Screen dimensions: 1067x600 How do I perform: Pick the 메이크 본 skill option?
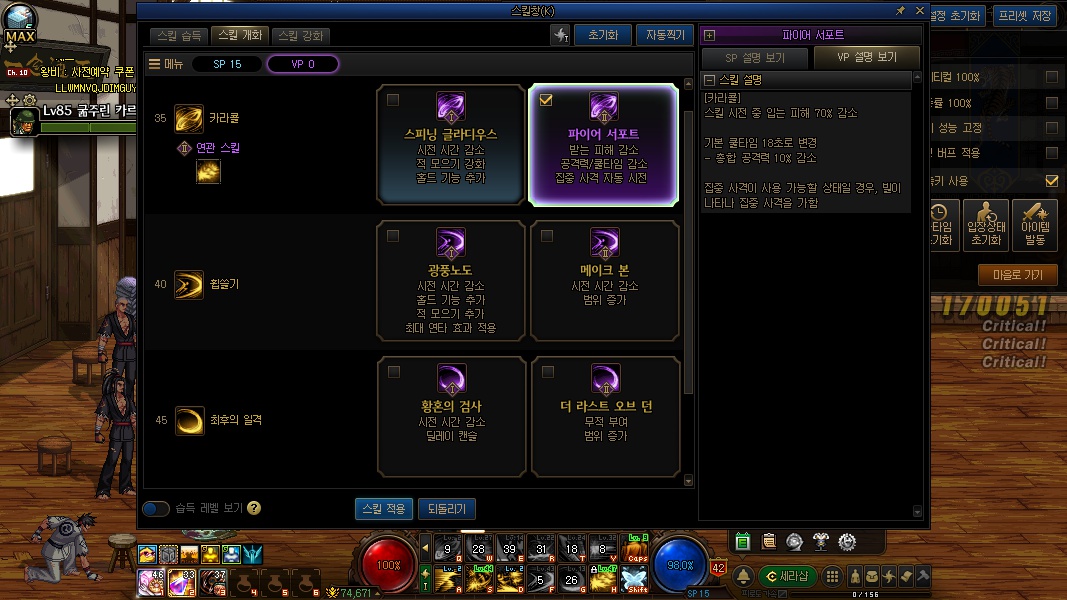click(x=604, y=281)
